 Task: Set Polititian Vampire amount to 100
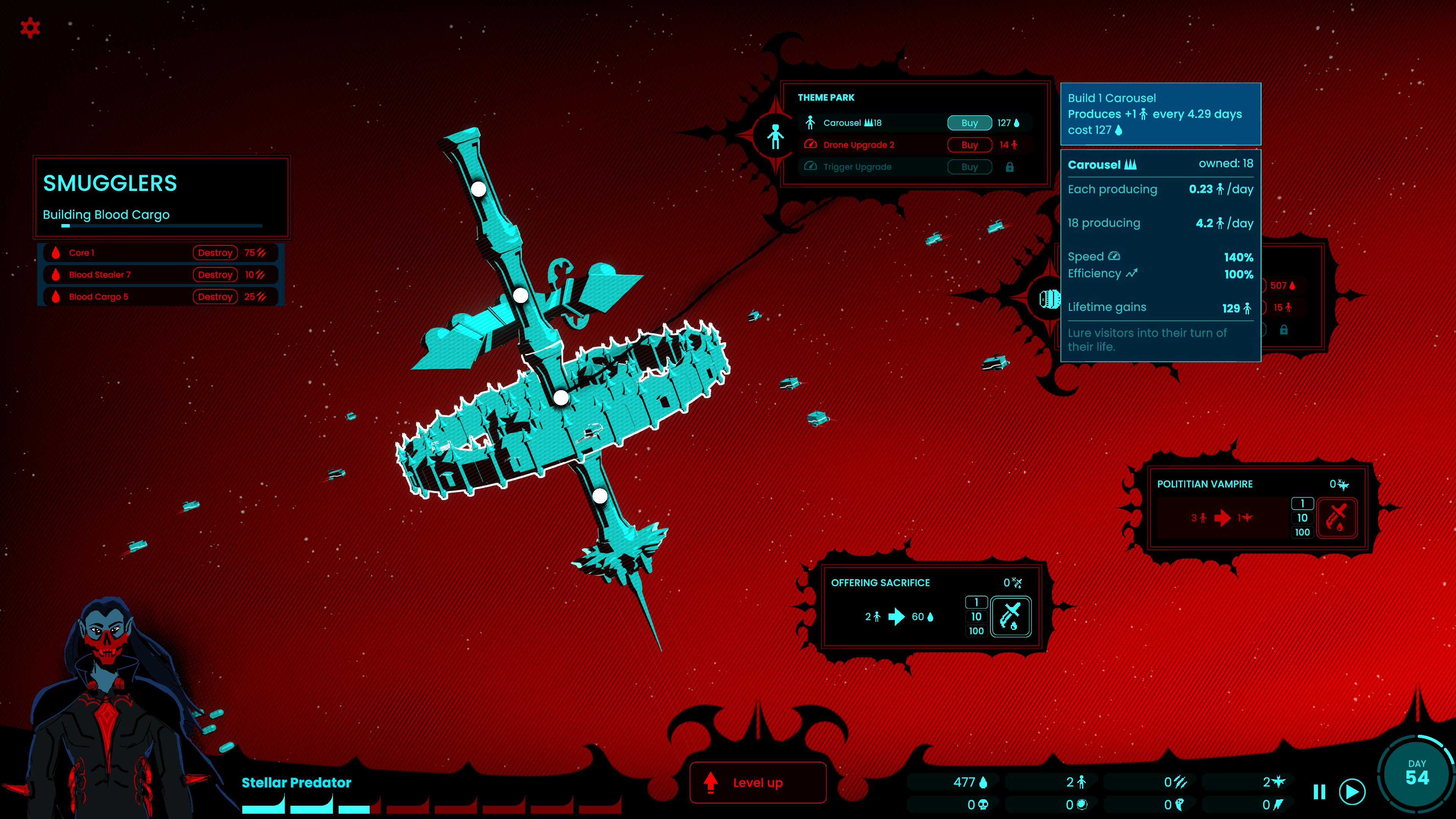(x=1302, y=532)
